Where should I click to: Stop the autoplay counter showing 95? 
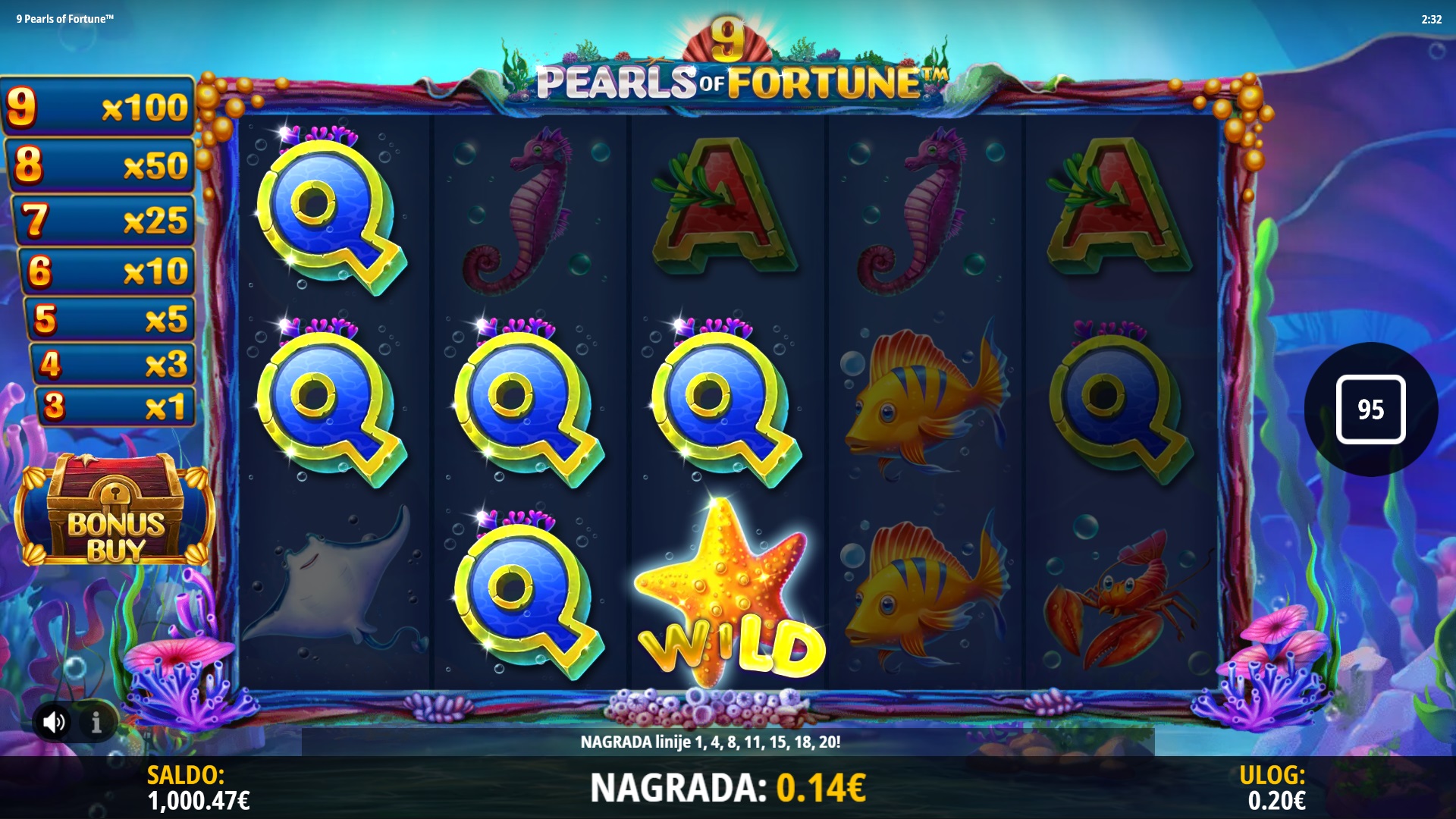tap(1370, 409)
